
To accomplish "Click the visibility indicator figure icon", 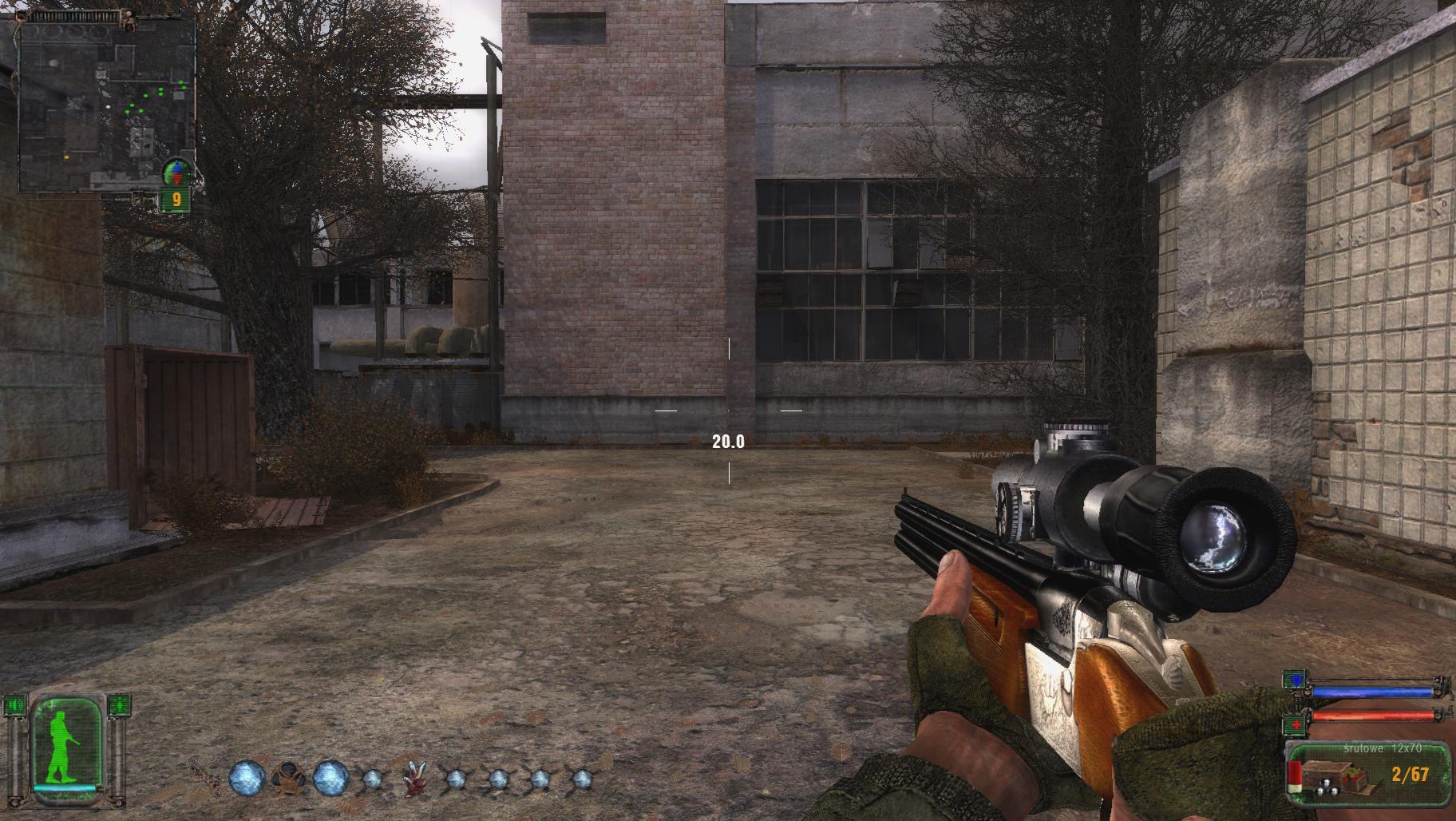I will pos(118,705).
